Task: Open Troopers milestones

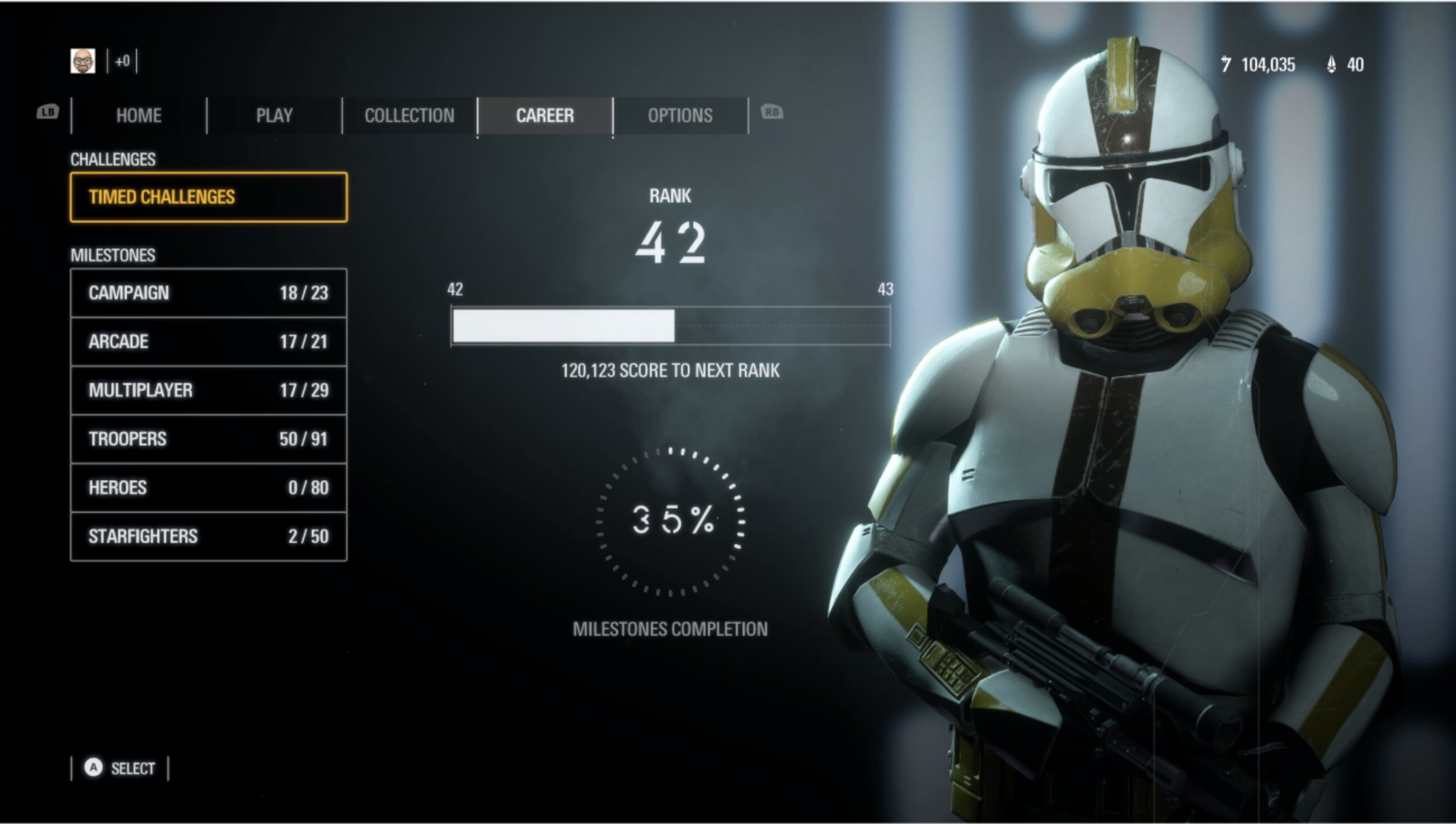Action: coord(208,439)
